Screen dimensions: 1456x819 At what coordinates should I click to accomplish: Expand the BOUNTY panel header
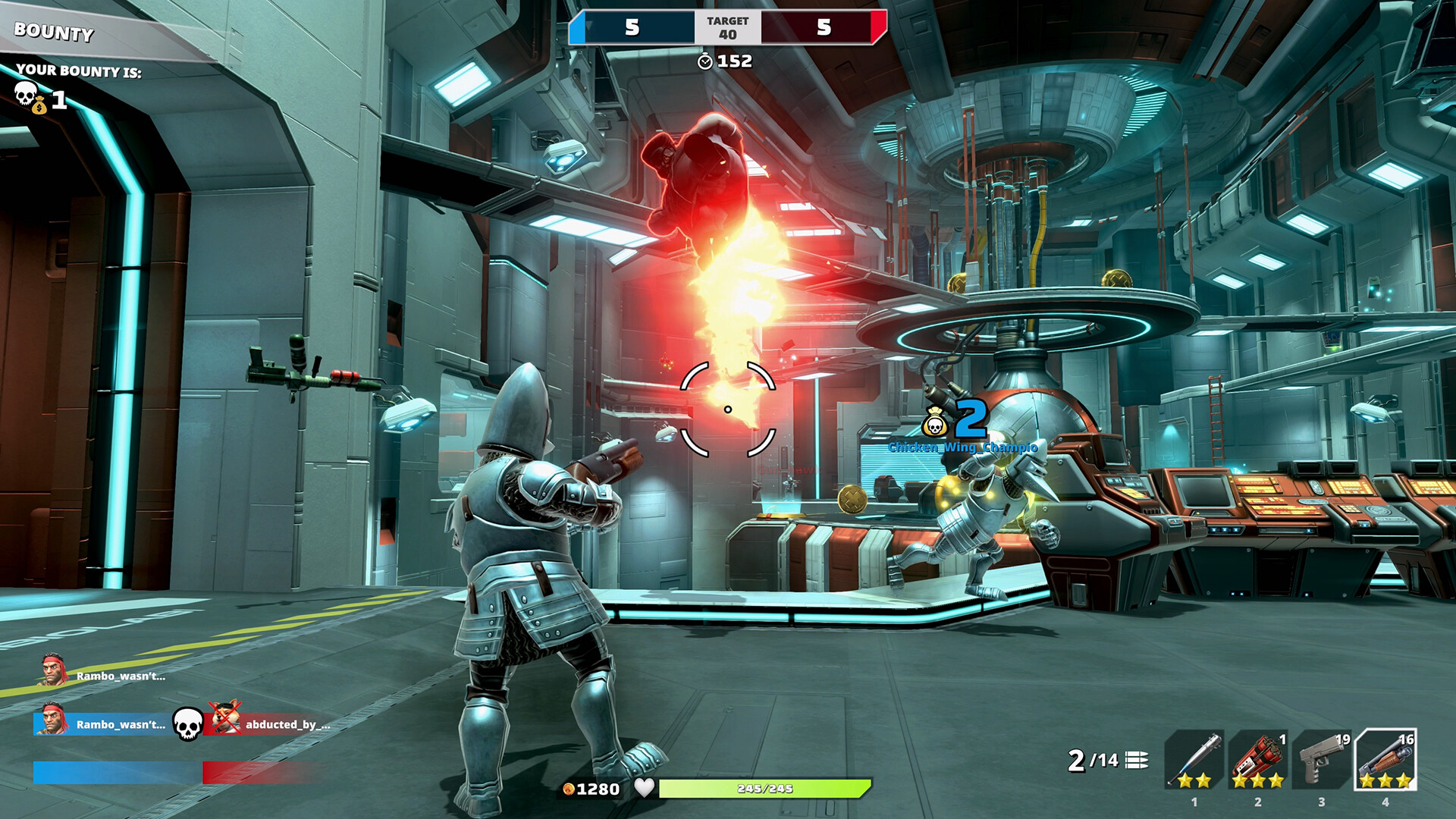(x=52, y=33)
